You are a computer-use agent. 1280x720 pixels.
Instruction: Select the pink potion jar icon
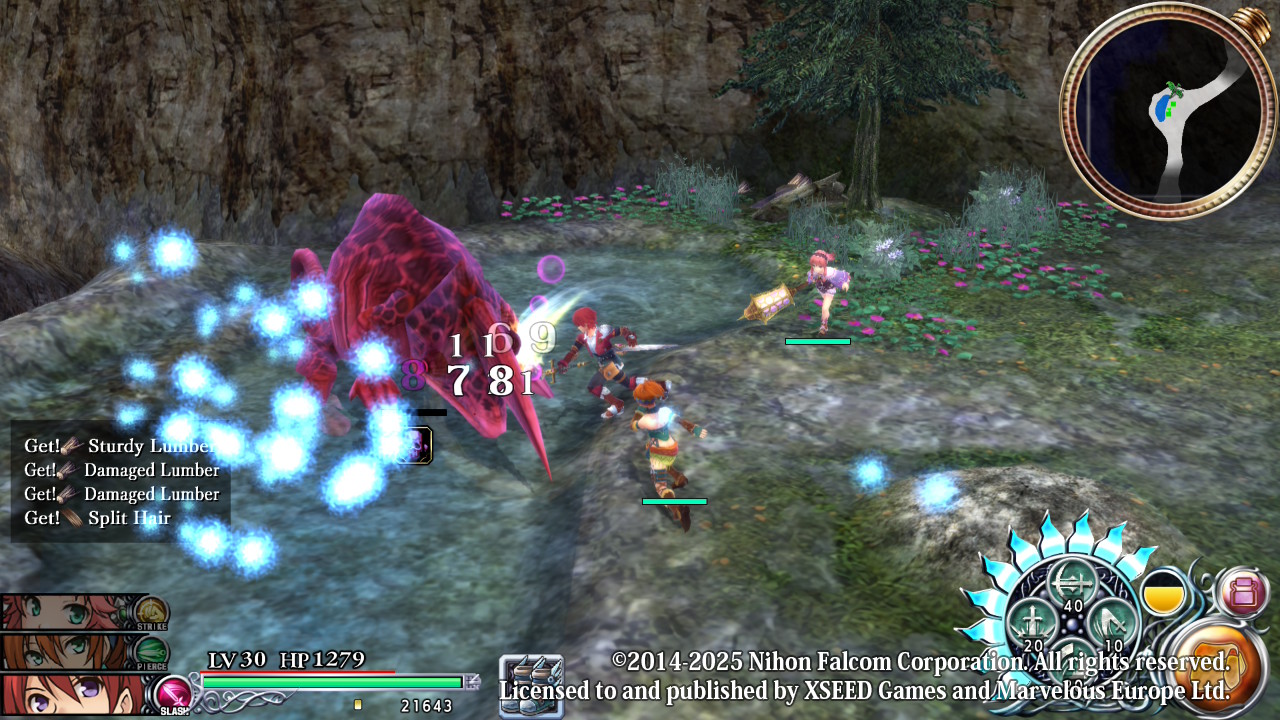click(1243, 592)
